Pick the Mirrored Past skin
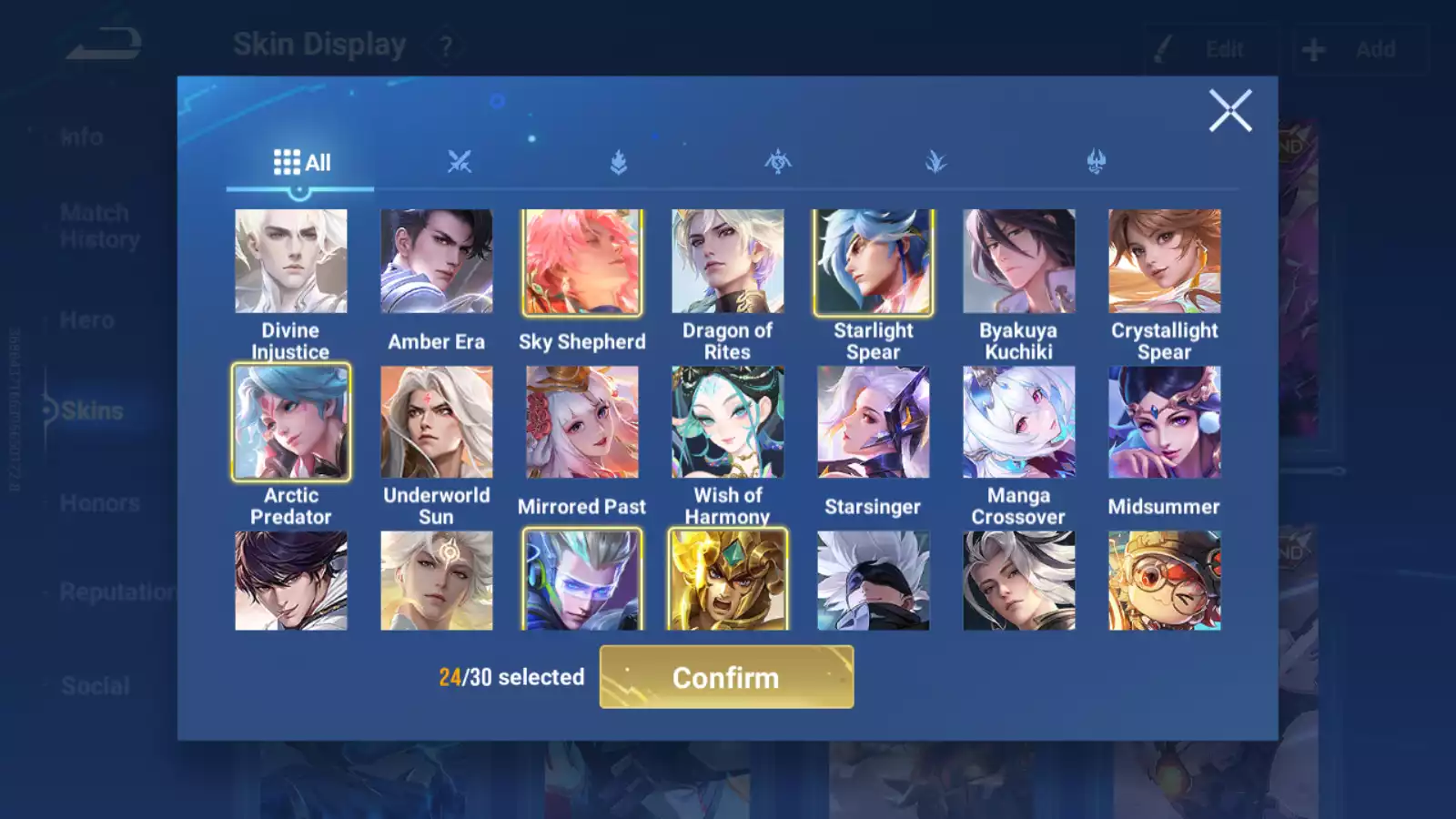 point(582,422)
